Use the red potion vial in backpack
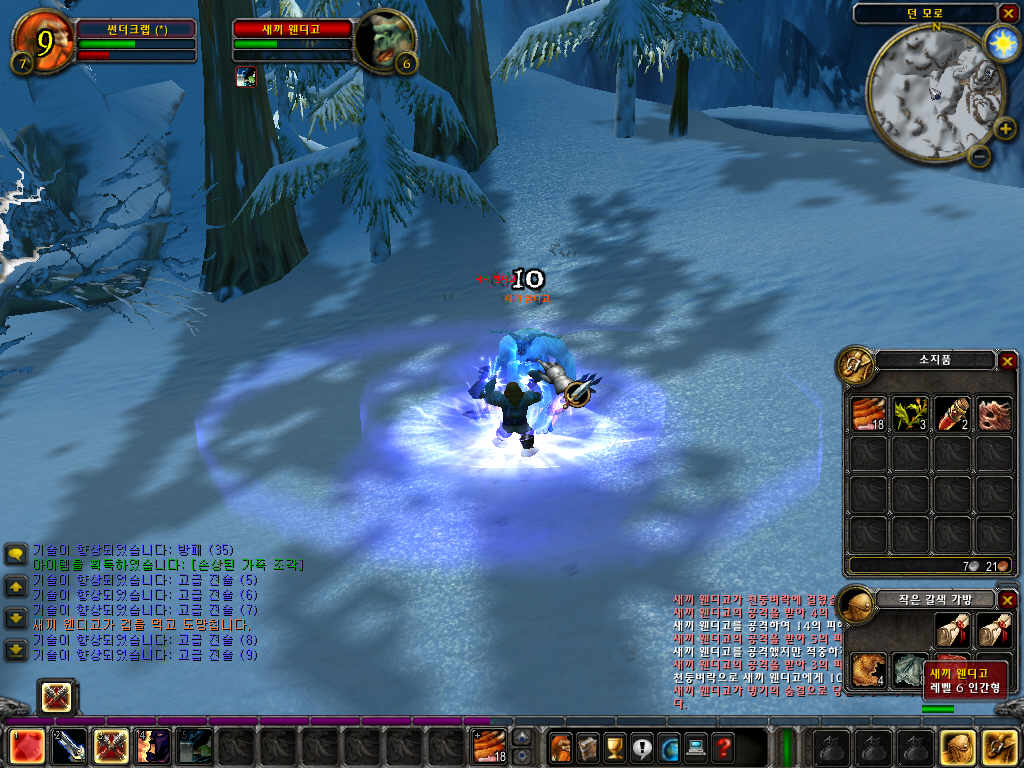 [x=952, y=413]
